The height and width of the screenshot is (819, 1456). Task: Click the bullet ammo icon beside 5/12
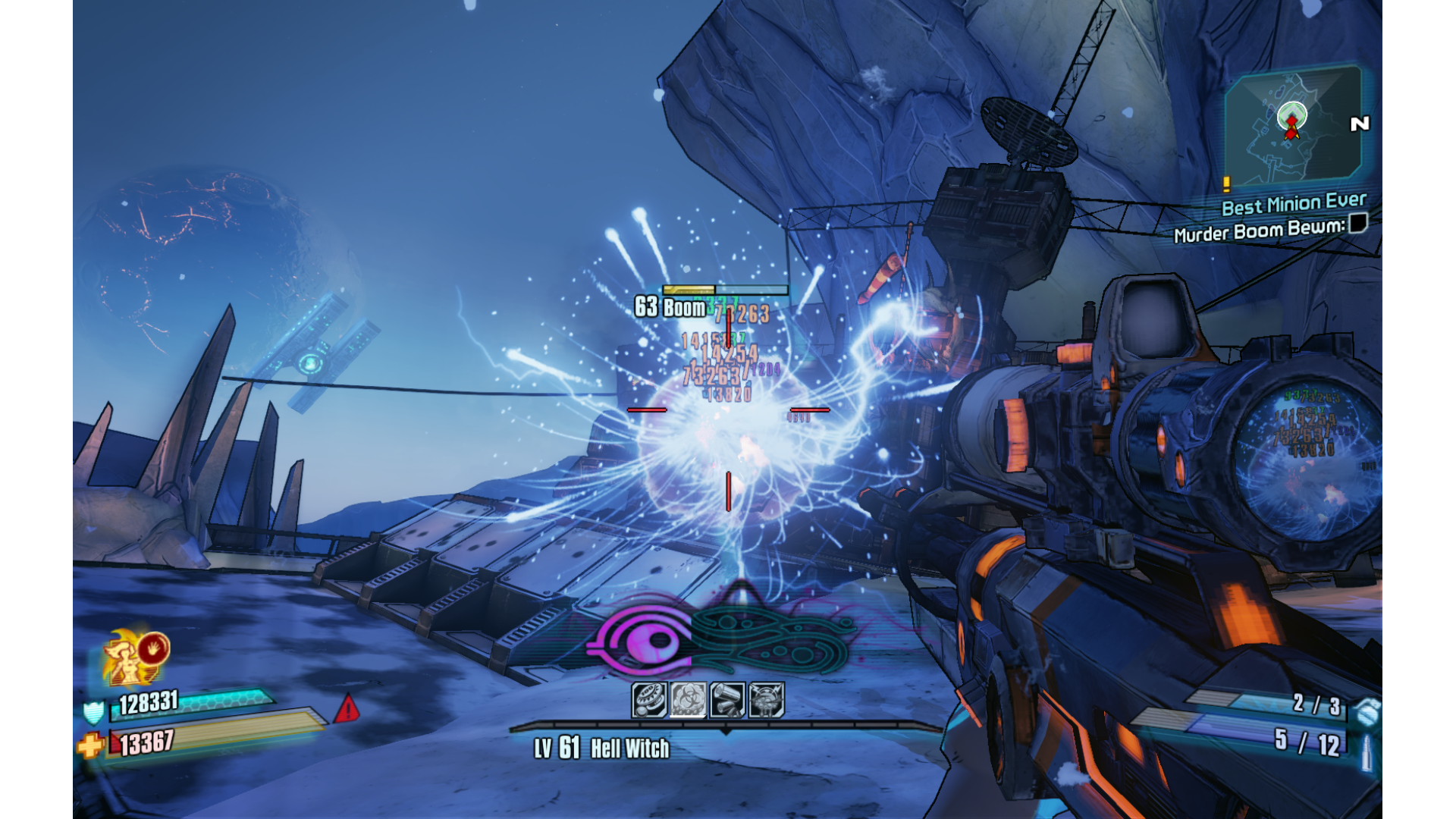[1367, 750]
